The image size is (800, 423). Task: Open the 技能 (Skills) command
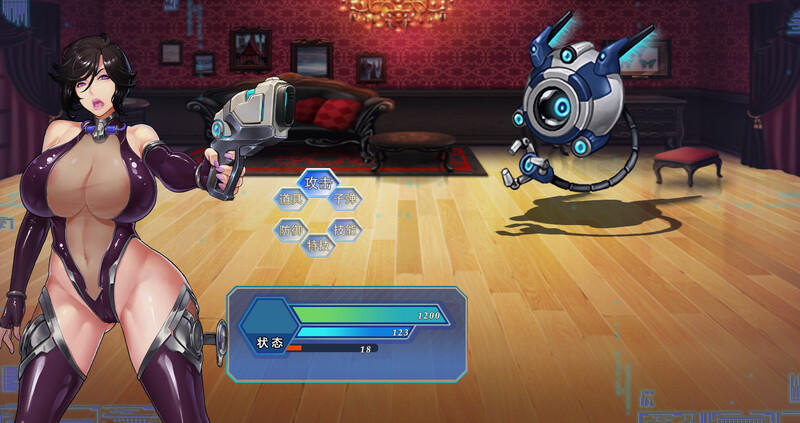(345, 229)
